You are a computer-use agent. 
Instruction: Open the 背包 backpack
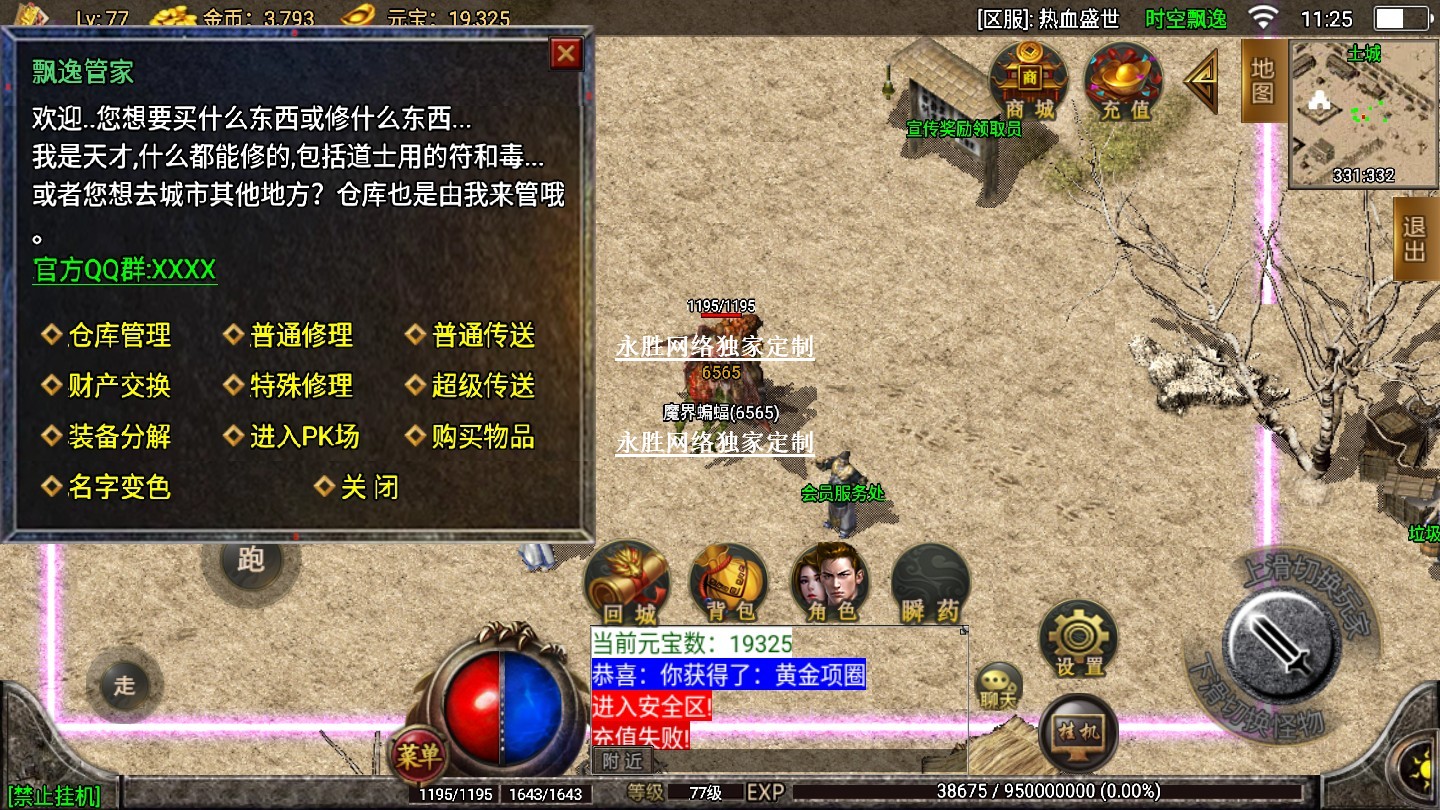coord(730,584)
